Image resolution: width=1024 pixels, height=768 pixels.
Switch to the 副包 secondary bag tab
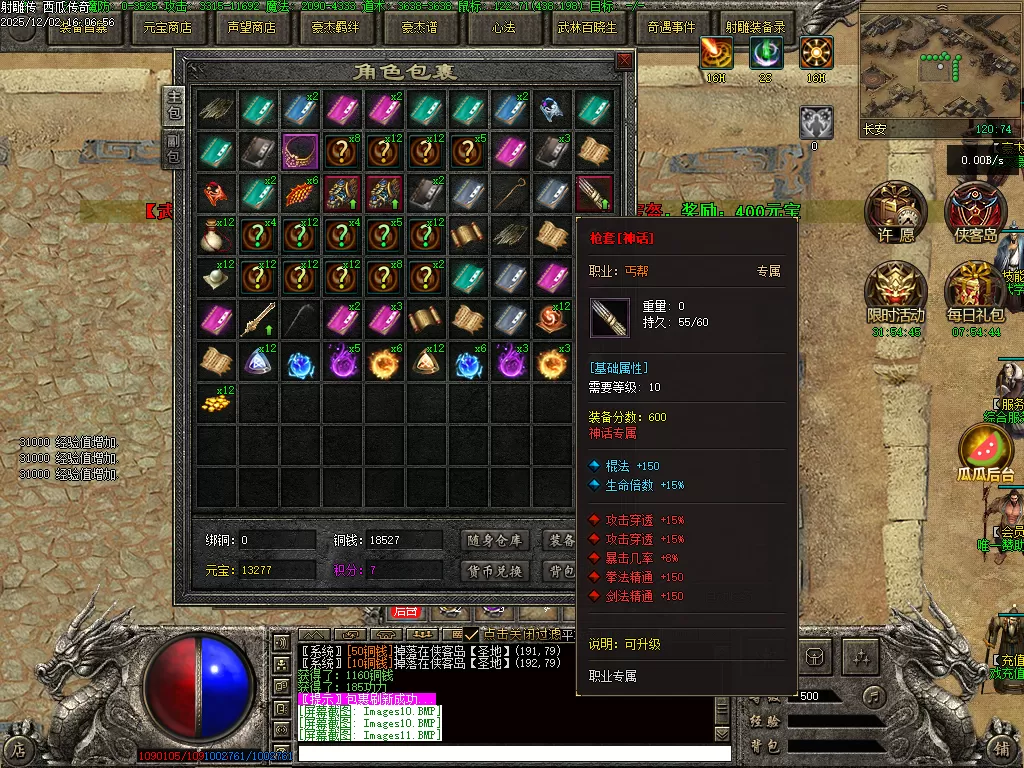coord(174,150)
